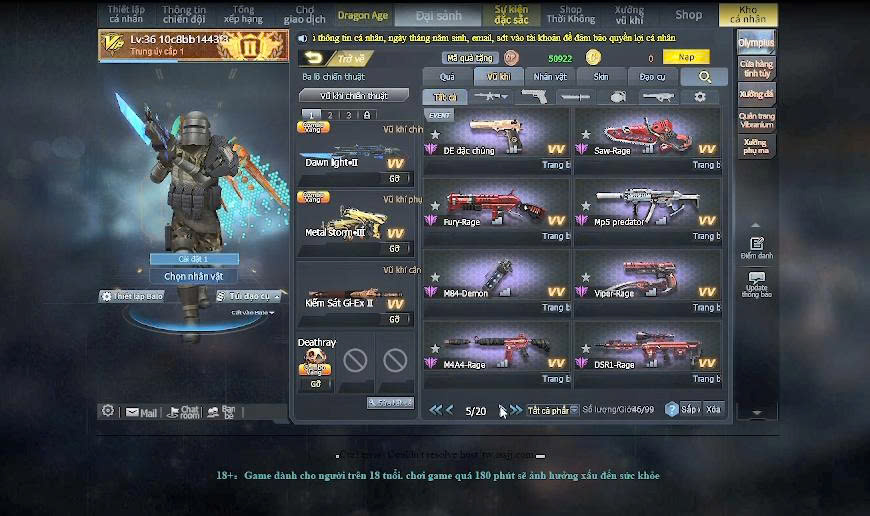Click Xóa delete button
The width and height of the screenshot is (870, 516).
pyautogui.click(x=713, y=410)
